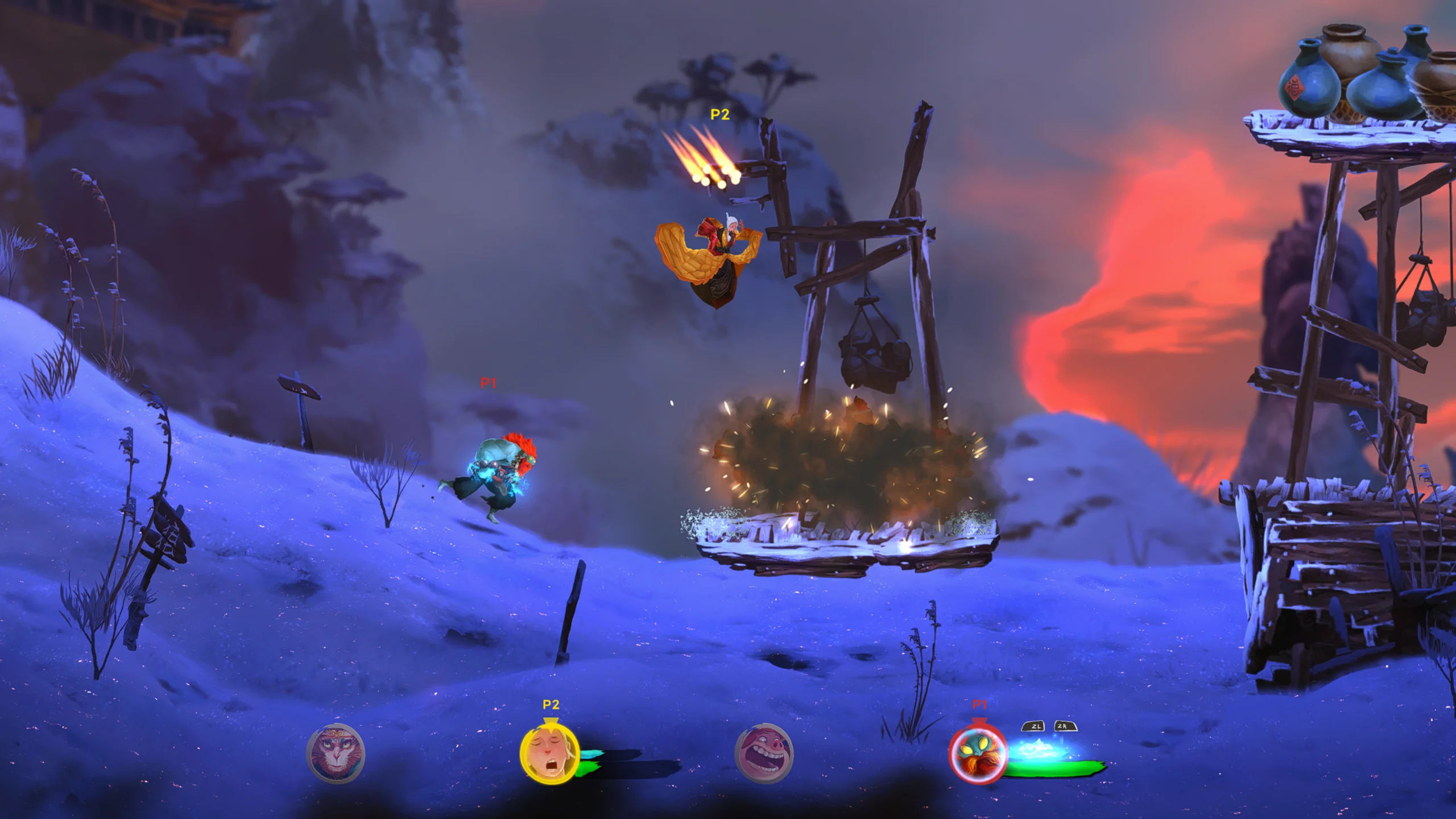The height and width of the screenshot is (819, 1456).
Task: Pick the P1 red-bearded ogre portrait
Action: [978, 755]
